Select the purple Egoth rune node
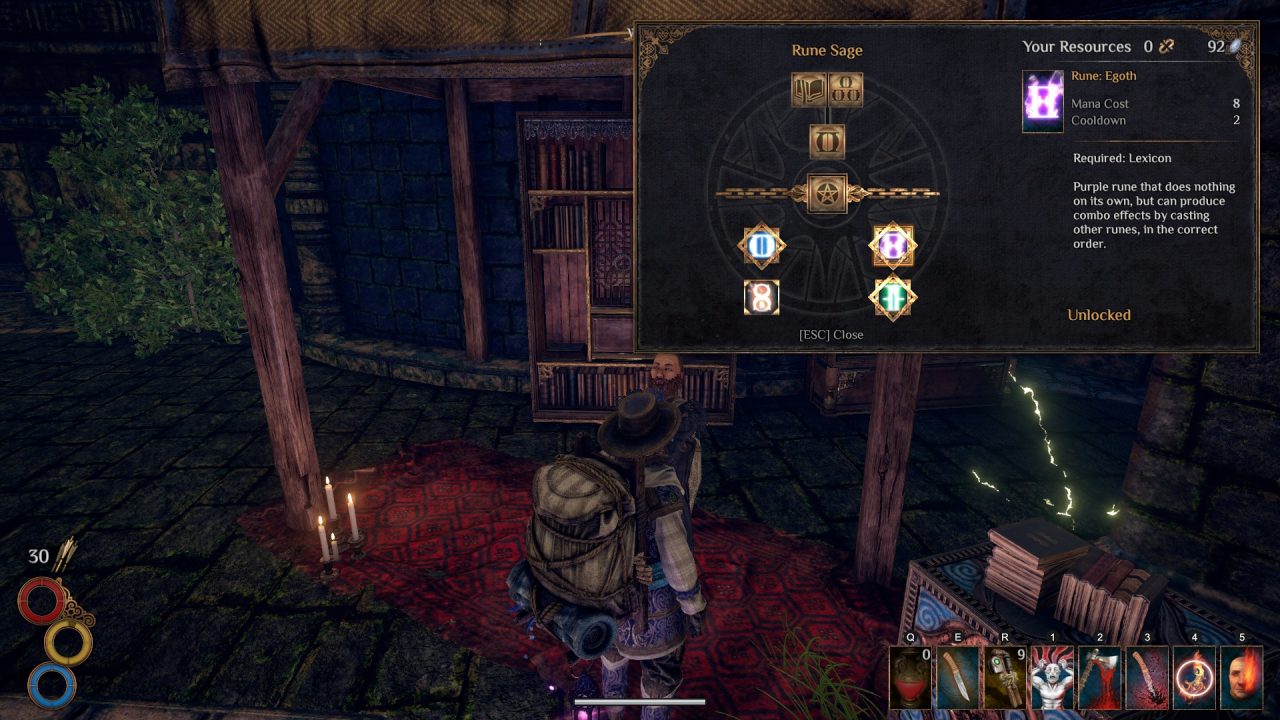 pyautogui.click(x=893, y=245)
